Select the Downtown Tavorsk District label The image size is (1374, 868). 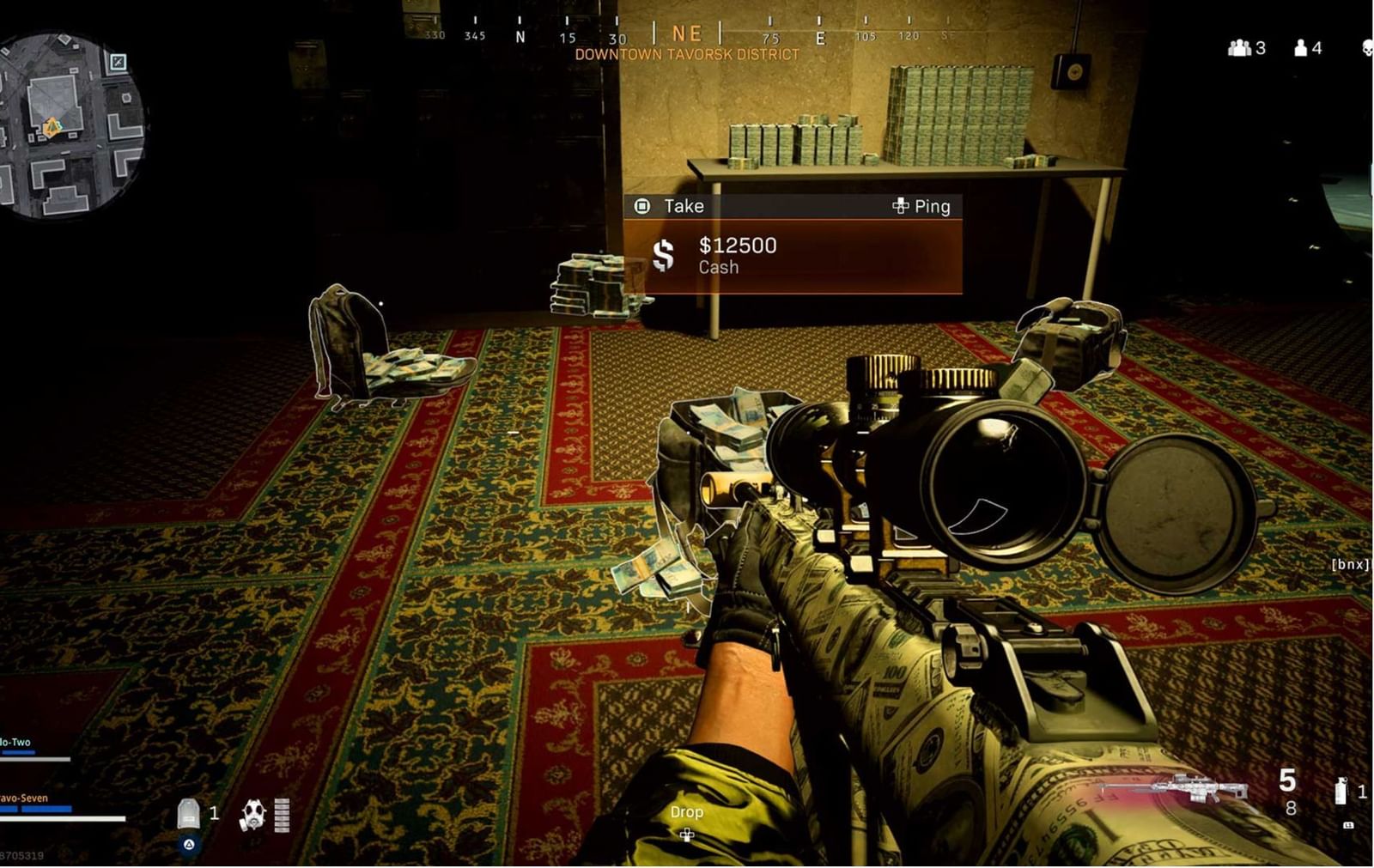coord(685,53)
